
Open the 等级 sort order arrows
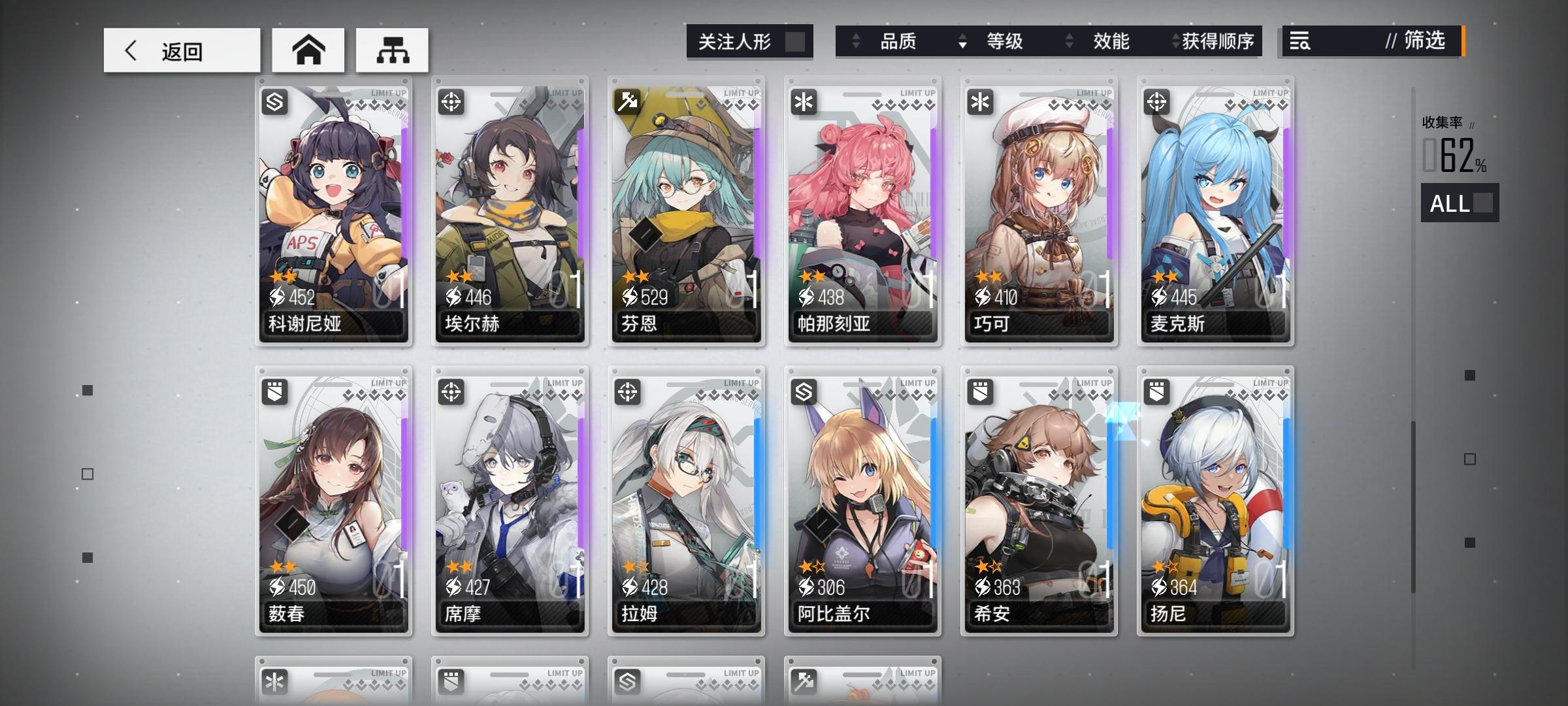pyautogui.click(x=962, y=41)
